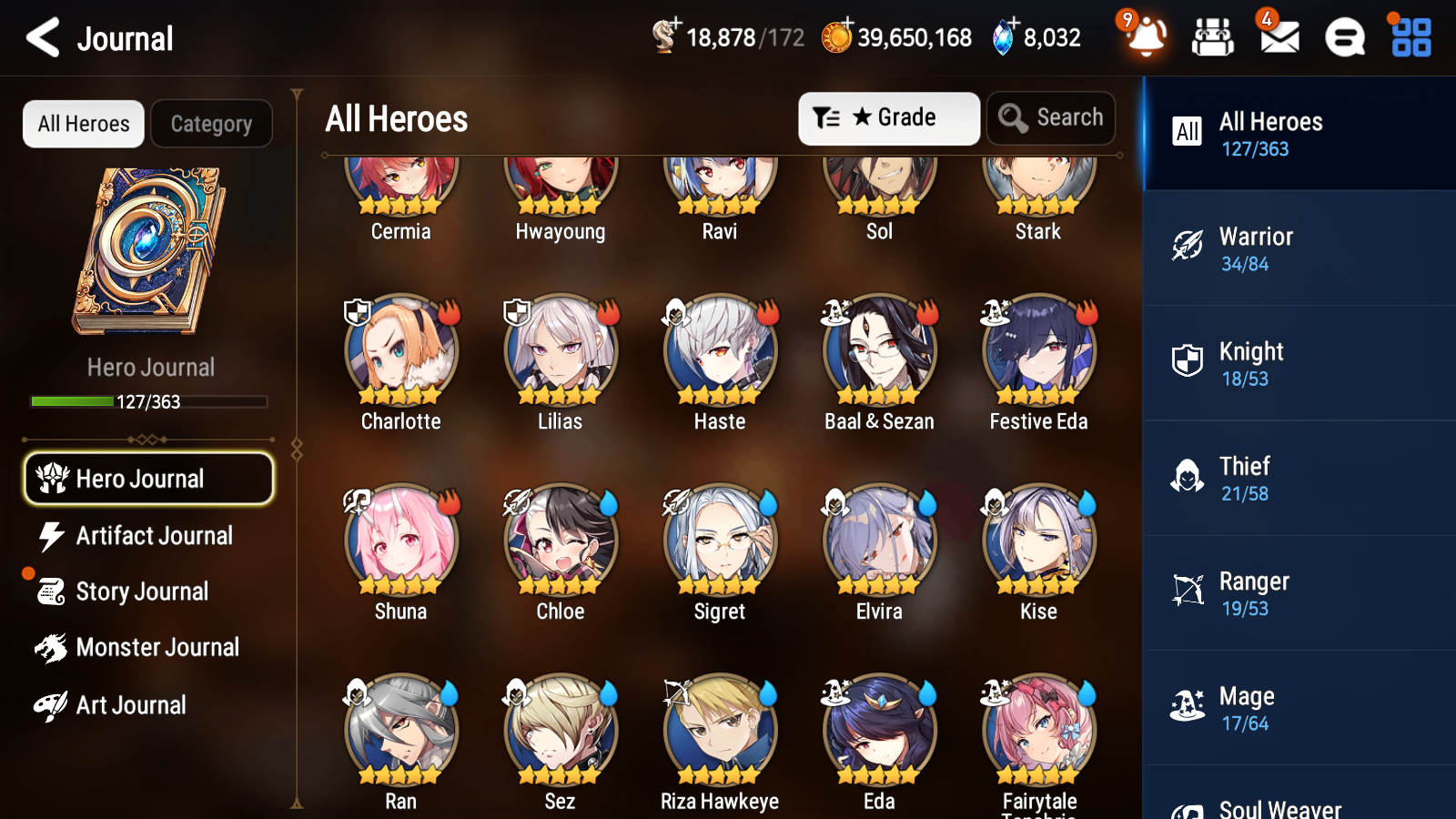The width and height of the screenshot is (1456, 819).
Task: Open the Grade sorting dropdown
Action: [x=889, y=117]
